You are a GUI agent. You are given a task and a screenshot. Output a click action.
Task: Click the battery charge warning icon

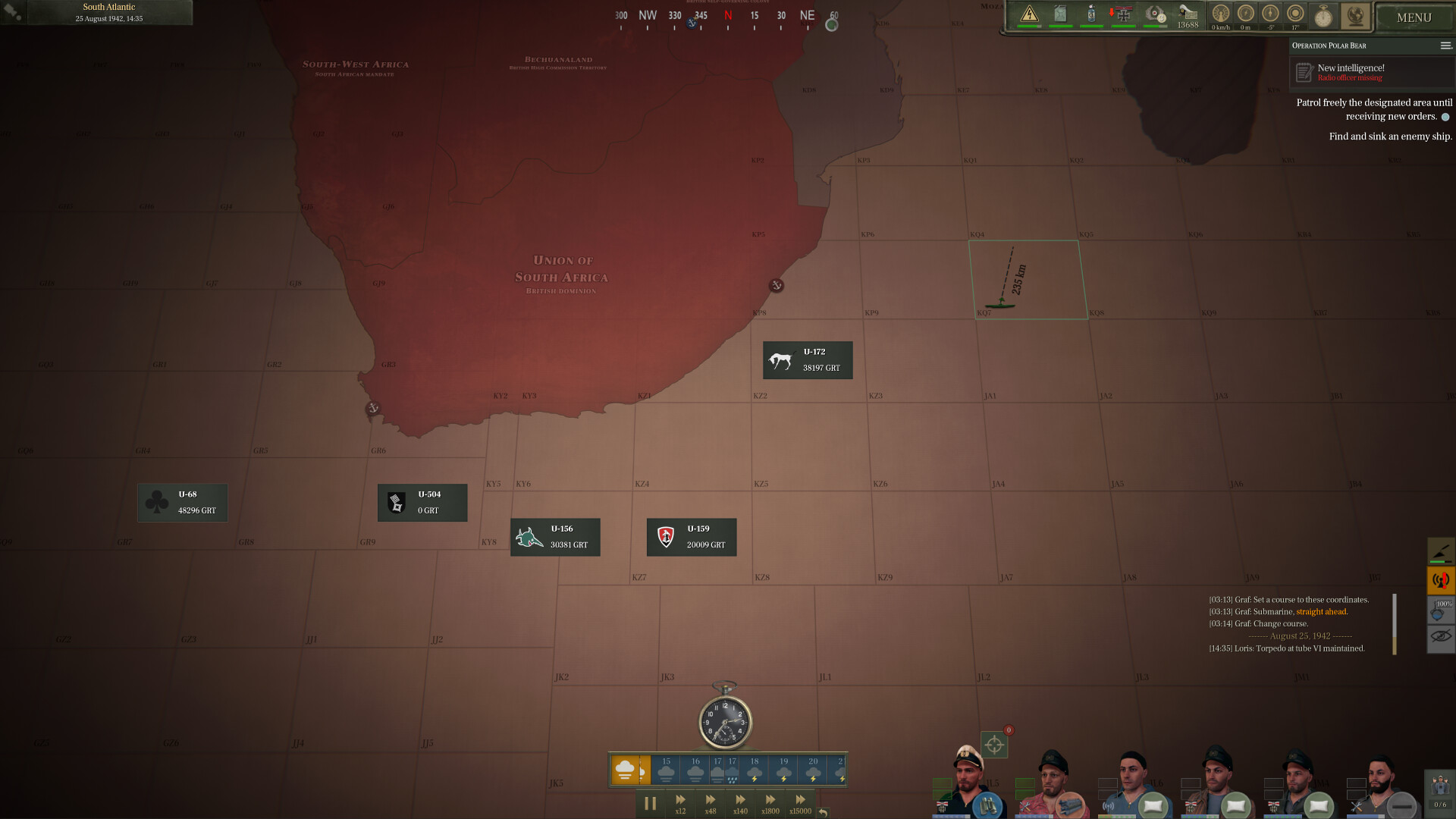click(x=1029, y=12)
